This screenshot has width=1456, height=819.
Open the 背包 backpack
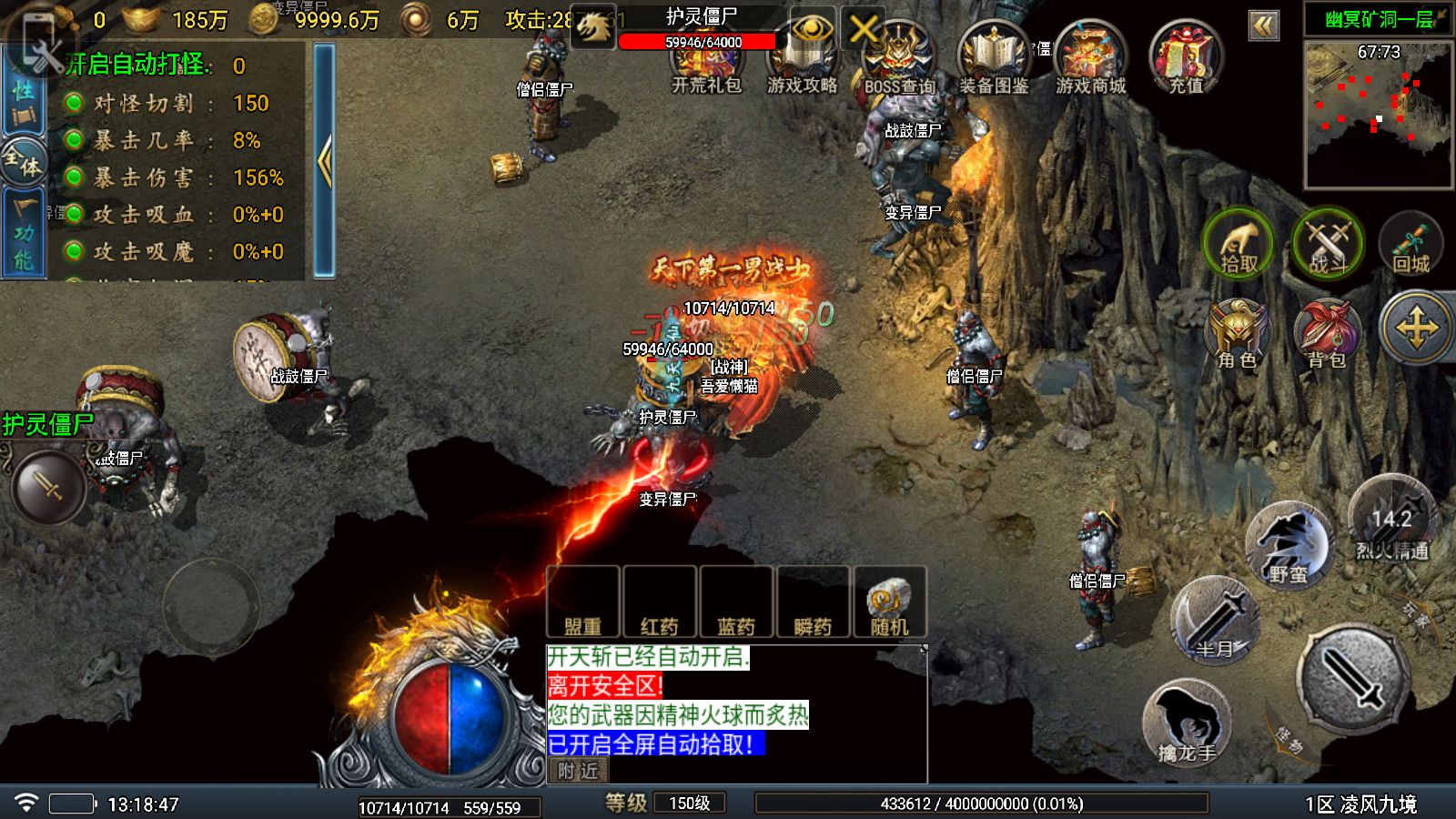pos(1327,333)
